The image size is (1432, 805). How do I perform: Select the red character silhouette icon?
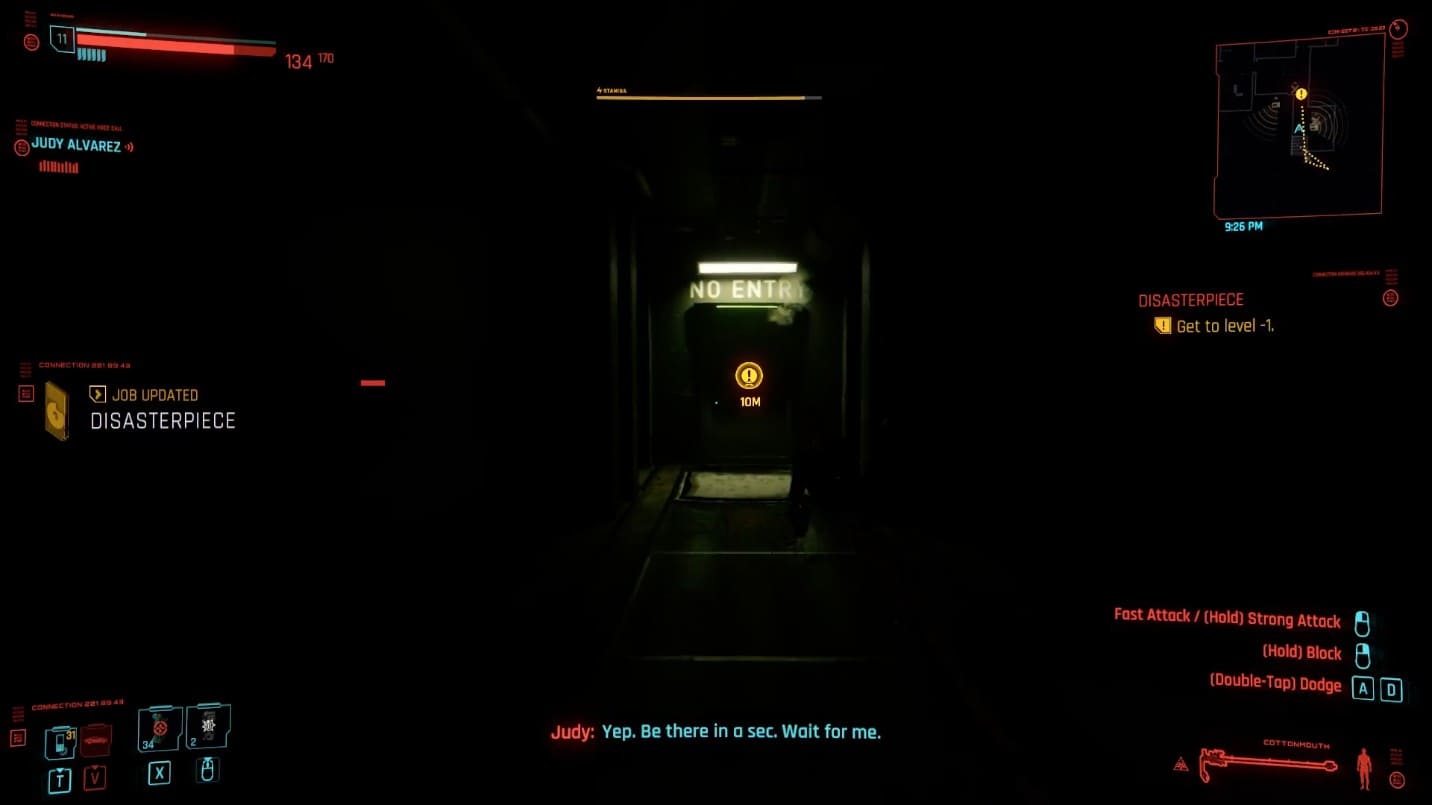(1365, 766)
